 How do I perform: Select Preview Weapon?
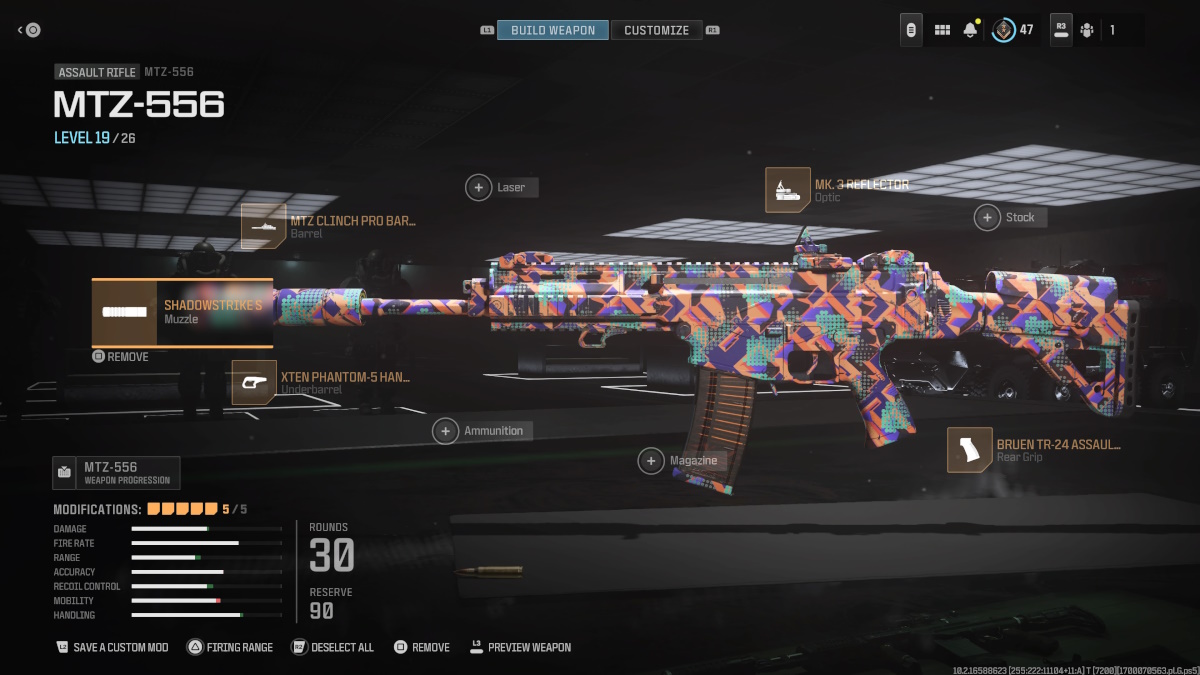[x=520, y=647]
